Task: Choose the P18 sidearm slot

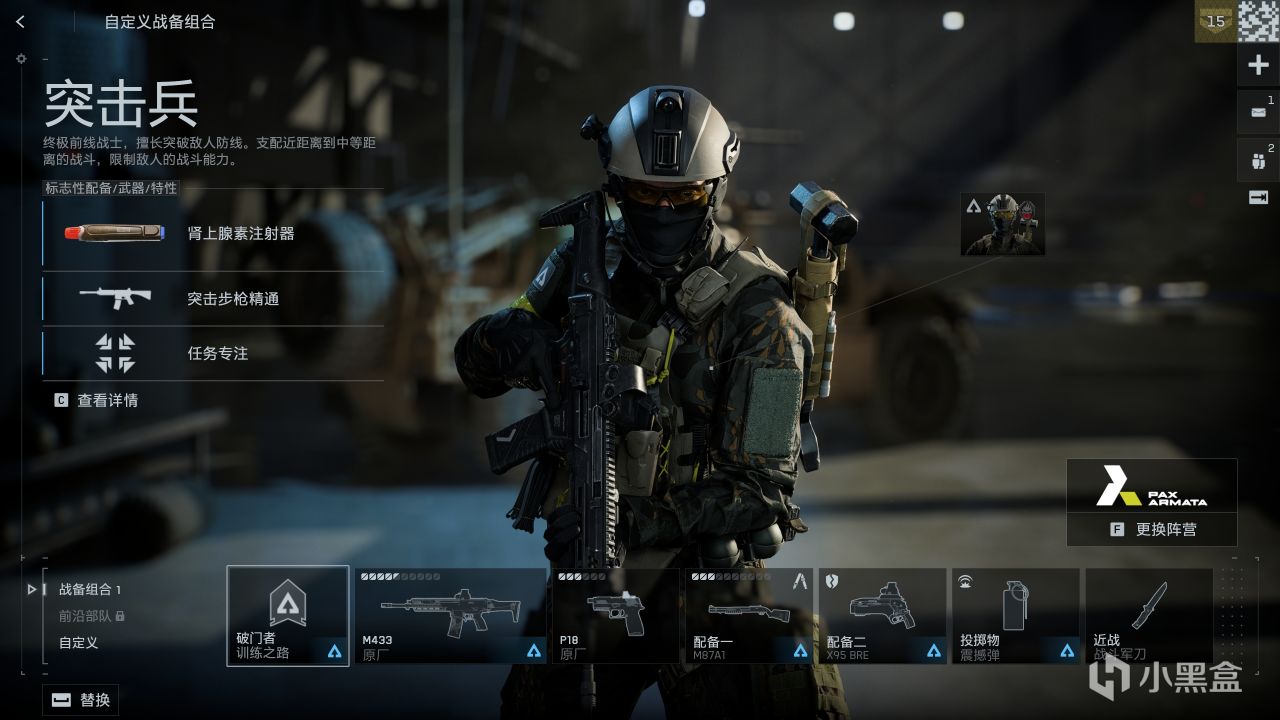Action: (x=617, y=615)
